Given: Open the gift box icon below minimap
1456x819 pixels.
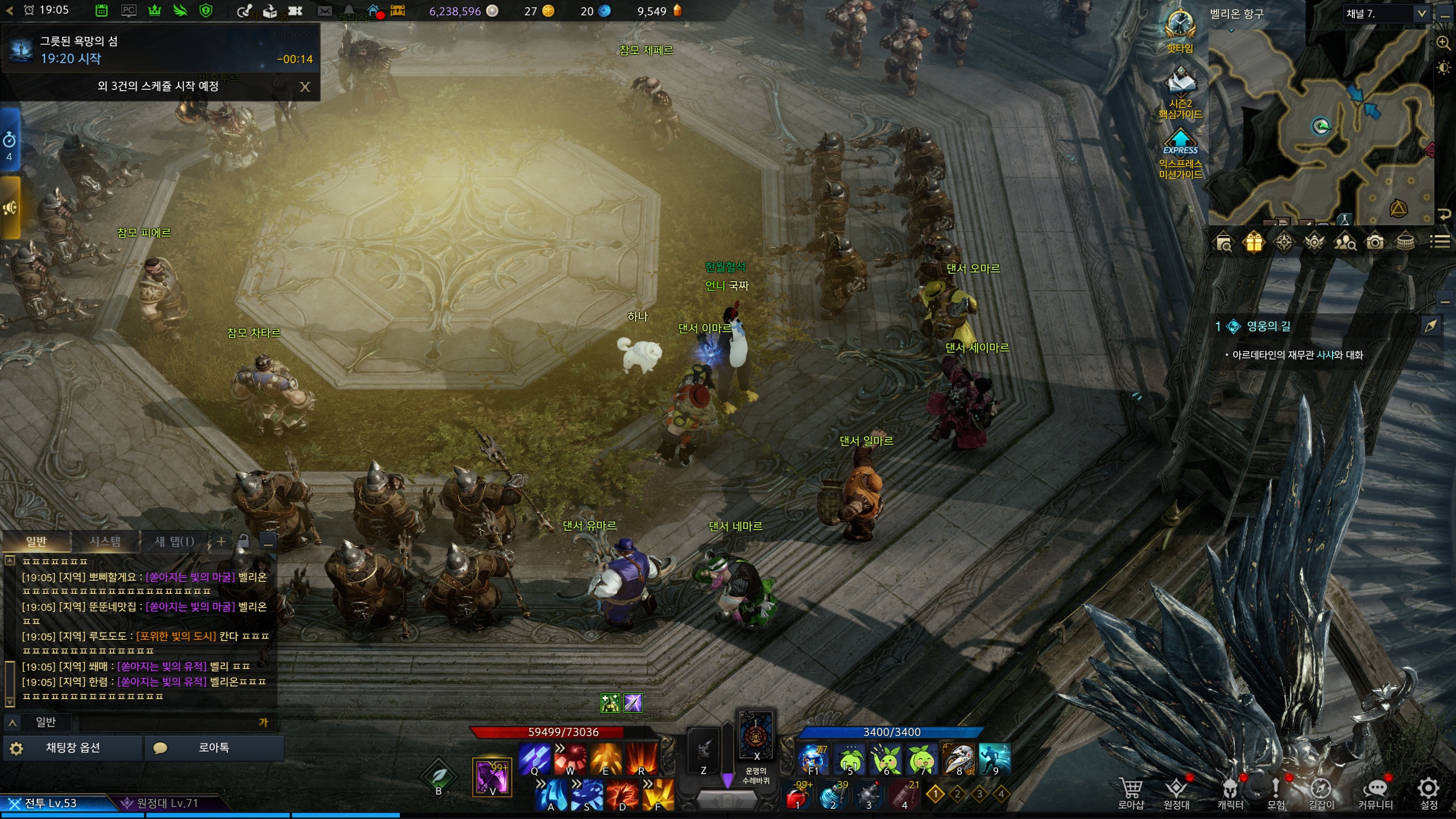Looking at the screenshot, I should tap(1254, 243).
